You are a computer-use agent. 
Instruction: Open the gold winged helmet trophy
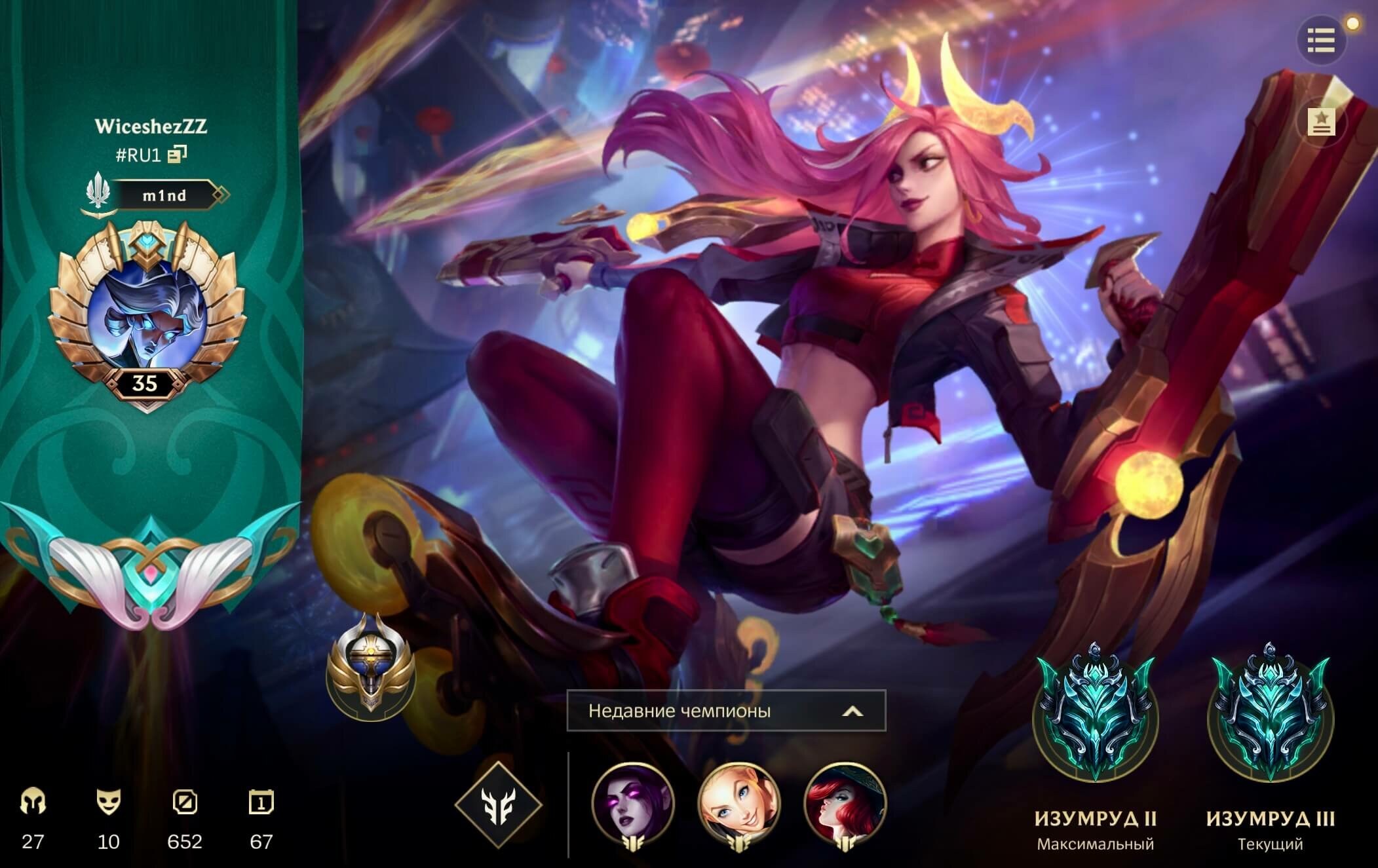(370, 670)
